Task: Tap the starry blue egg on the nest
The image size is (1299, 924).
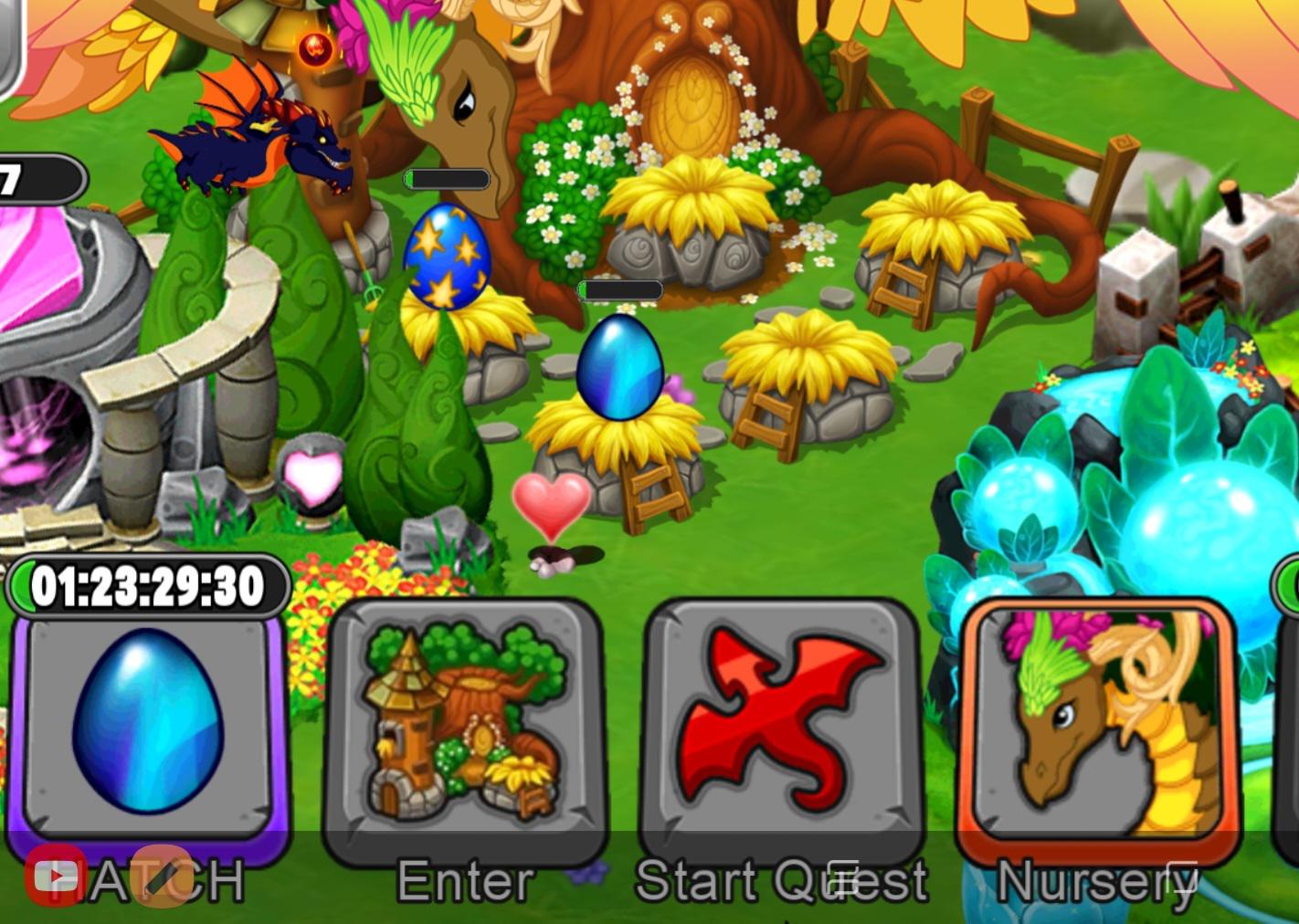Action: 448,256
